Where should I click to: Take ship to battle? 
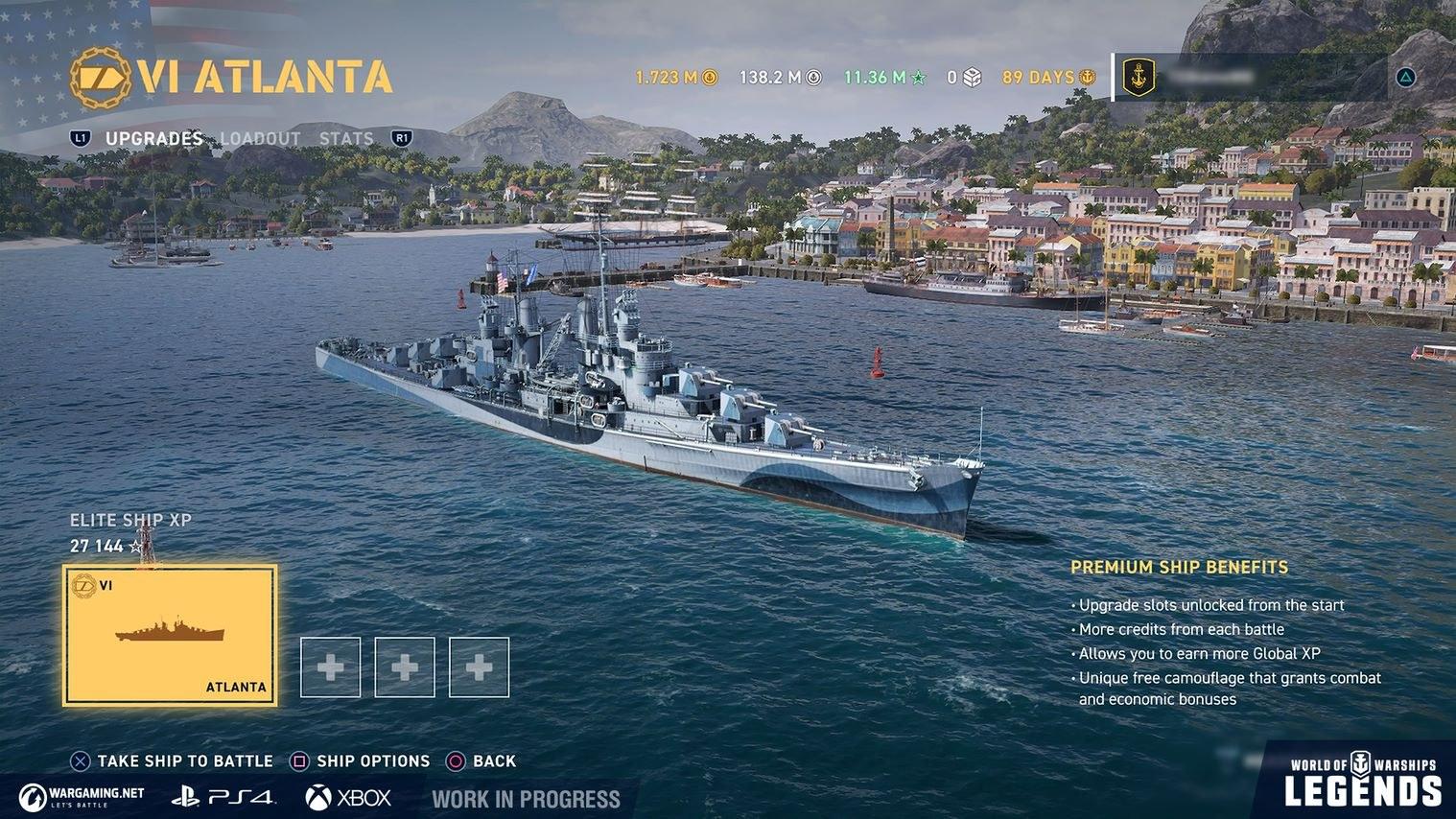click(x=173, y=761)
